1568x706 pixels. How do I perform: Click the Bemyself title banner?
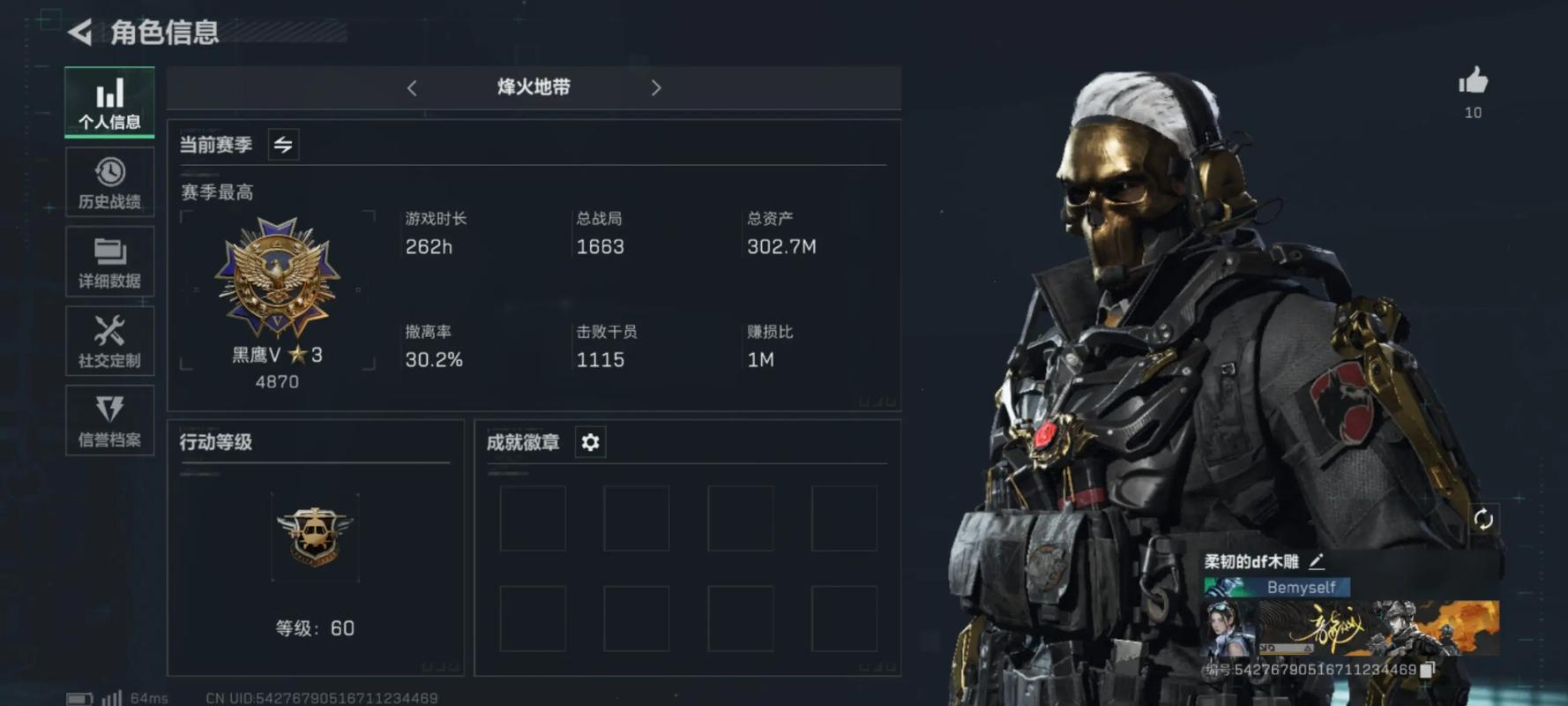pyautogui.click(x=1277, y=587)
